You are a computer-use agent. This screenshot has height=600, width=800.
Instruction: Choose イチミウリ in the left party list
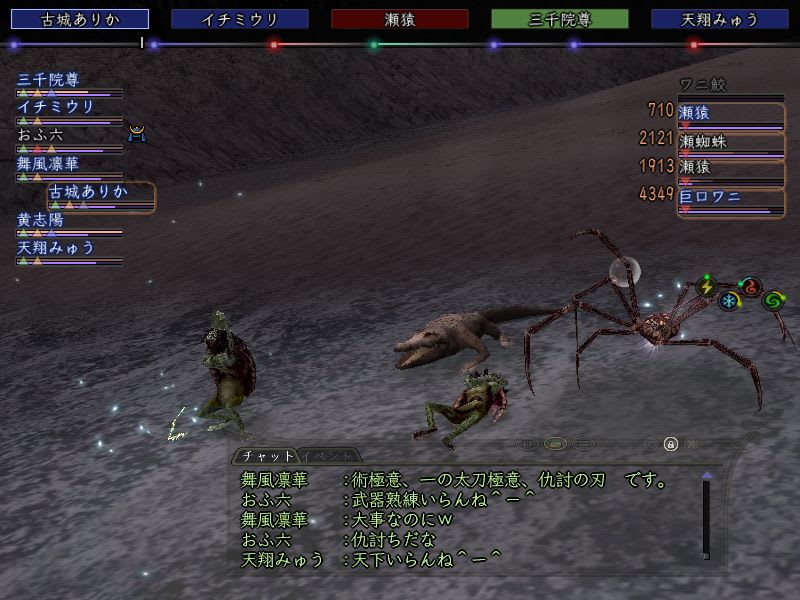[56, 107]
